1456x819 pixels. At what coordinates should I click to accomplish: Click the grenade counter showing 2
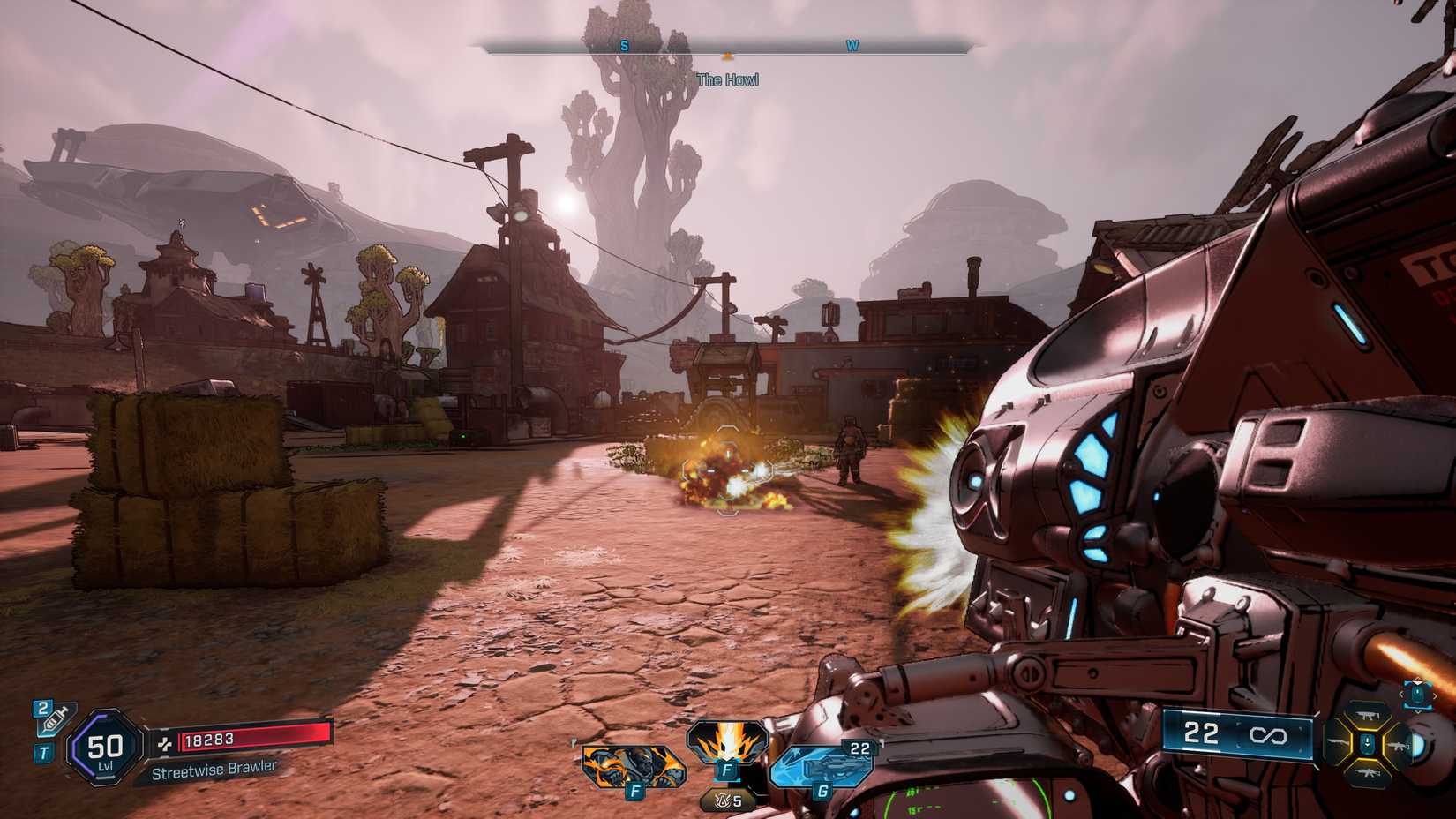(41, 709)
